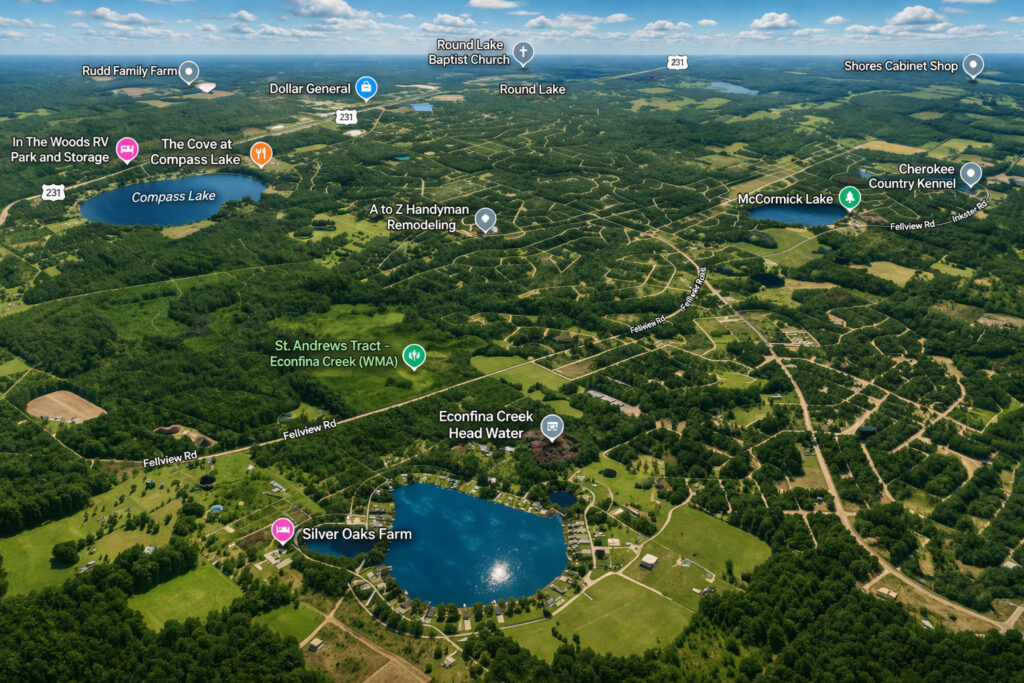Screen dimensions: 1024x683
Task: Open the McCormick Lake park marker
Action: pyautogui.click(x=849, y=197)
